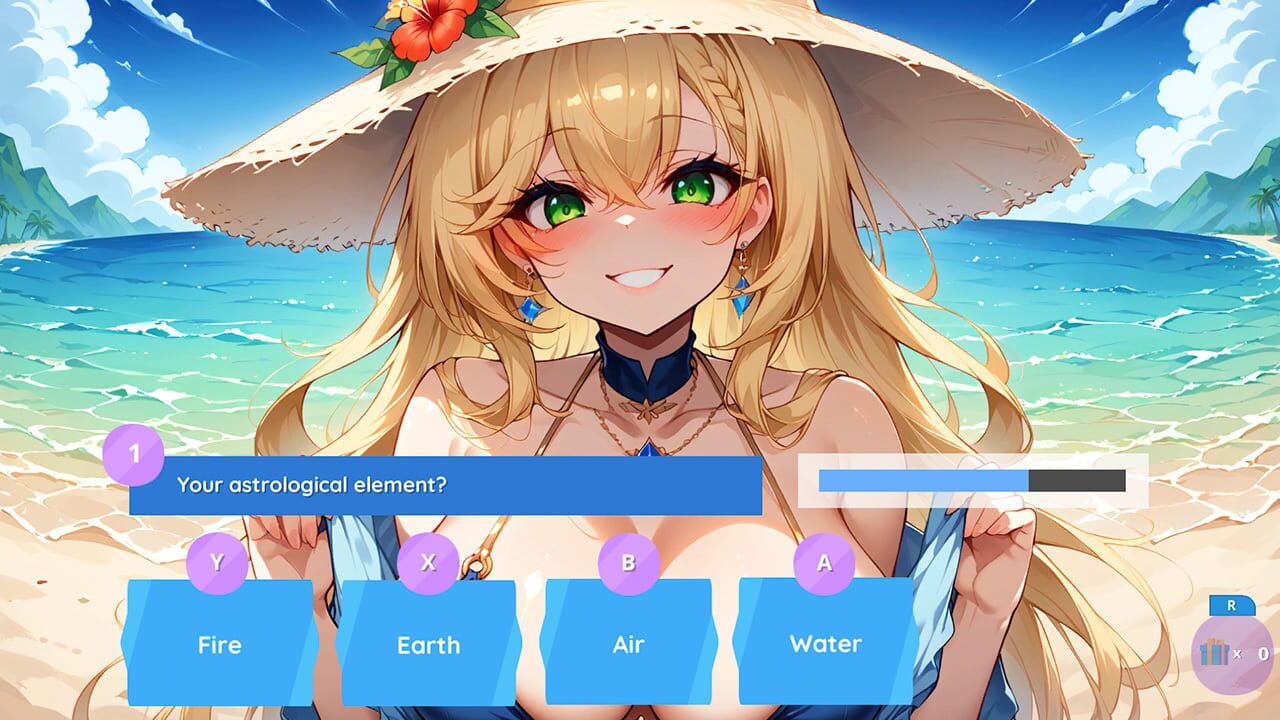Click the purple question number 1 badge
Image resolution: width=1280 pixels, height=720 pixels.
point(135,452)
